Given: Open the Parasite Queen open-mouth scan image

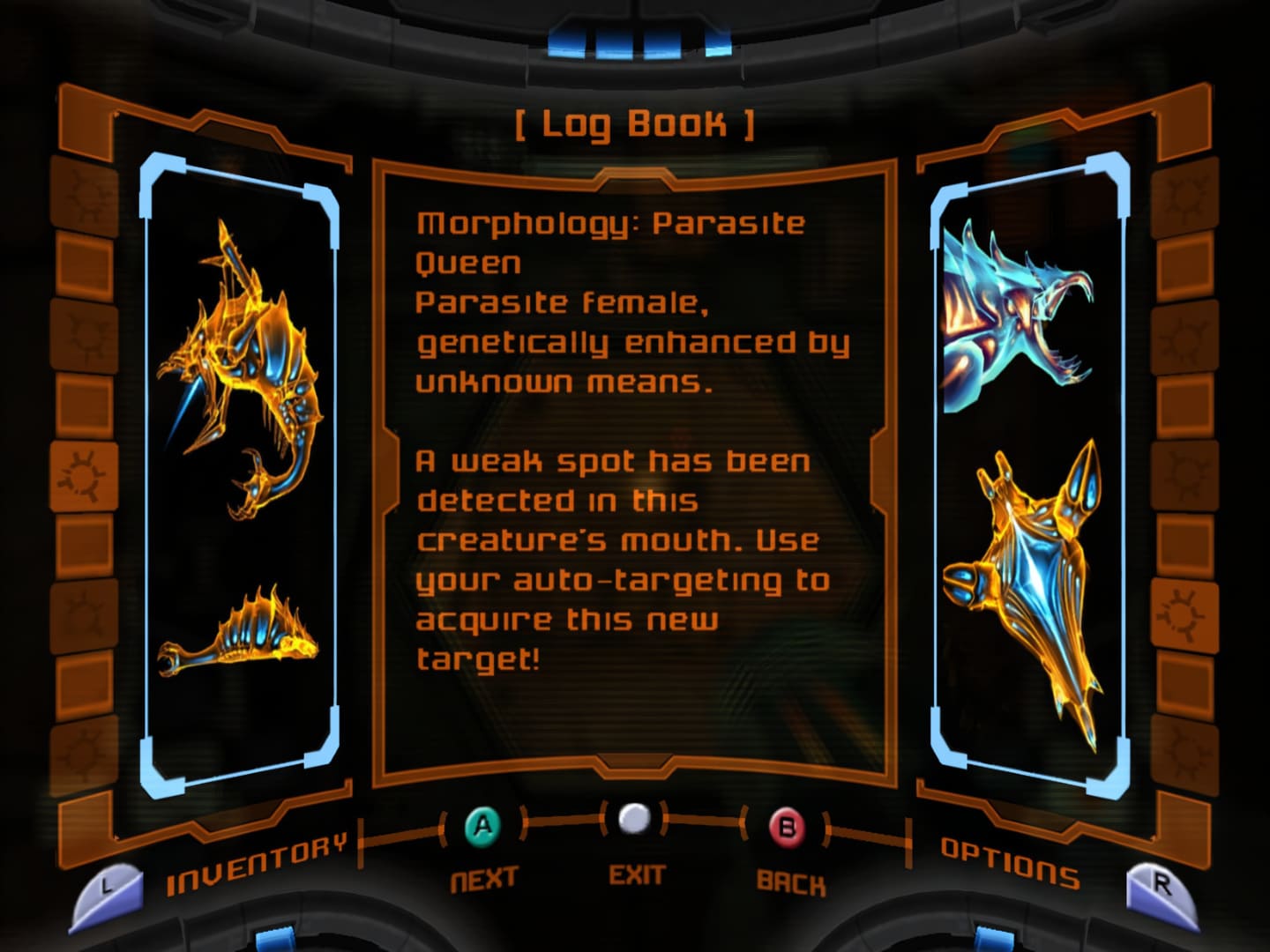Looking at the screenshot, I should click(x=1014, y=309).
